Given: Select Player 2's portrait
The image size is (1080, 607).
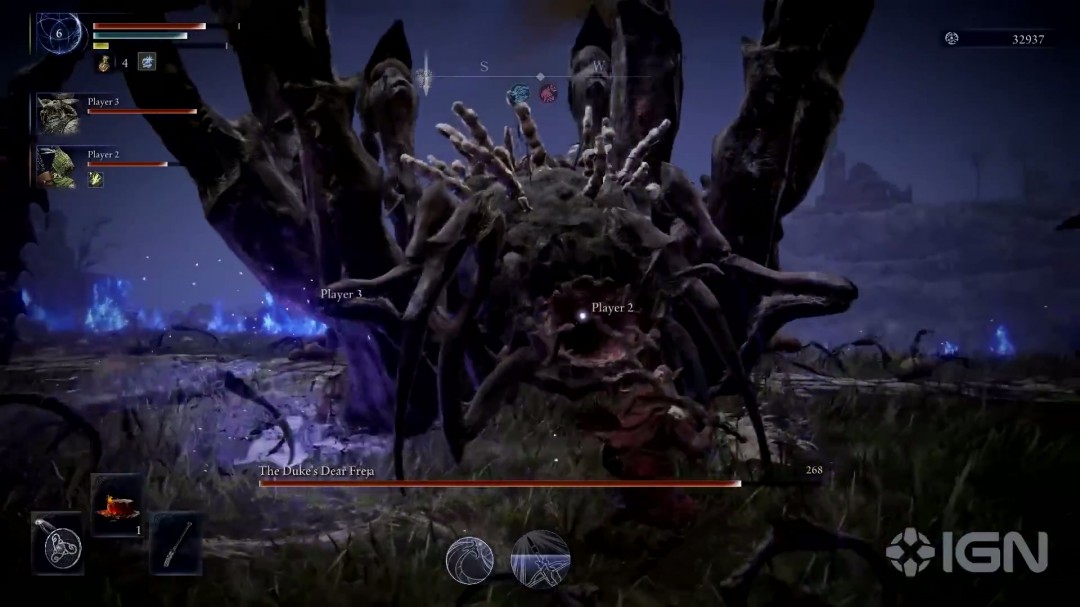Looking at the screenshot, I should coord(58,166).
